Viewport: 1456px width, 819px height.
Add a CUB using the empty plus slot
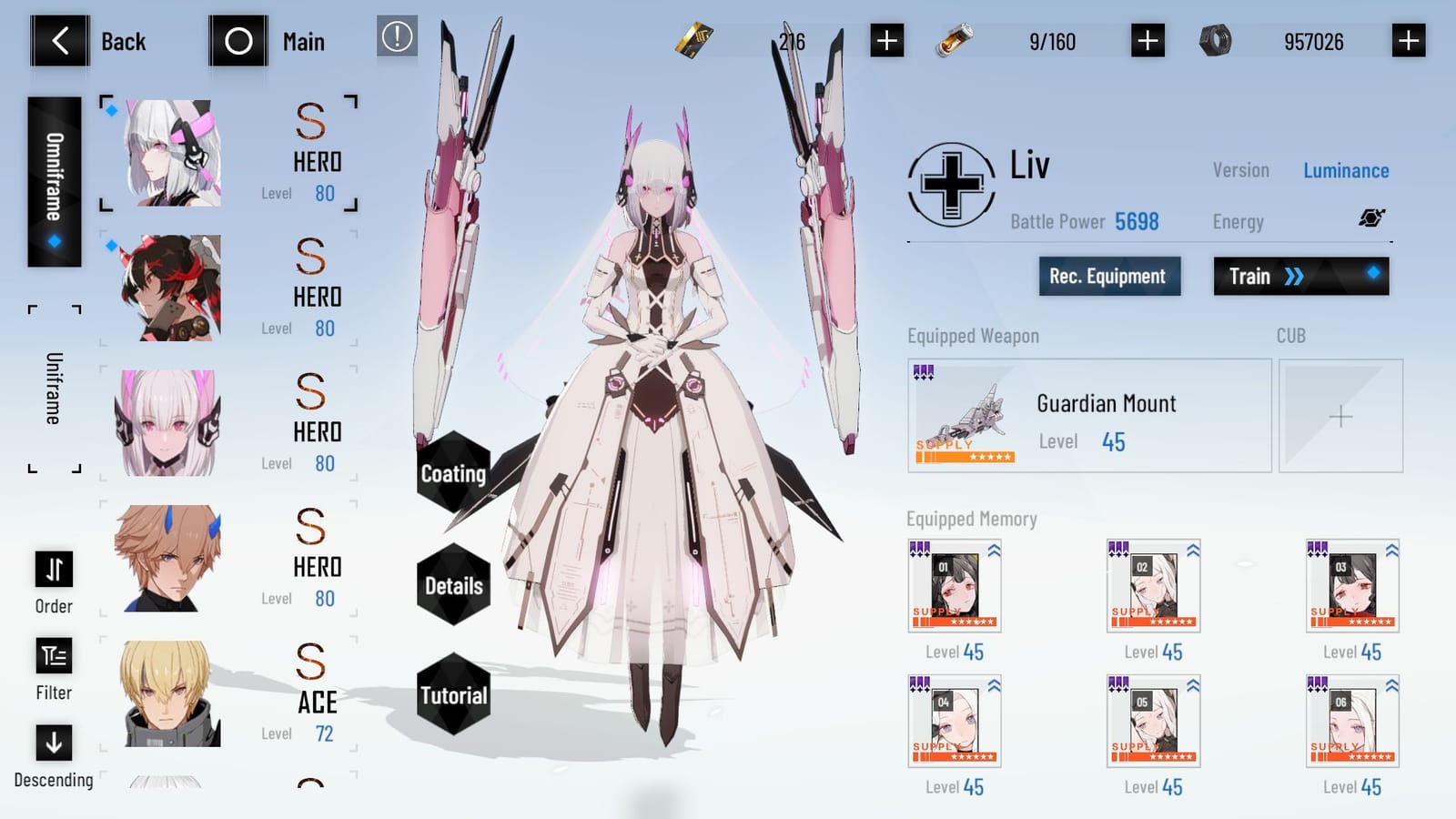click(1340, 416)
